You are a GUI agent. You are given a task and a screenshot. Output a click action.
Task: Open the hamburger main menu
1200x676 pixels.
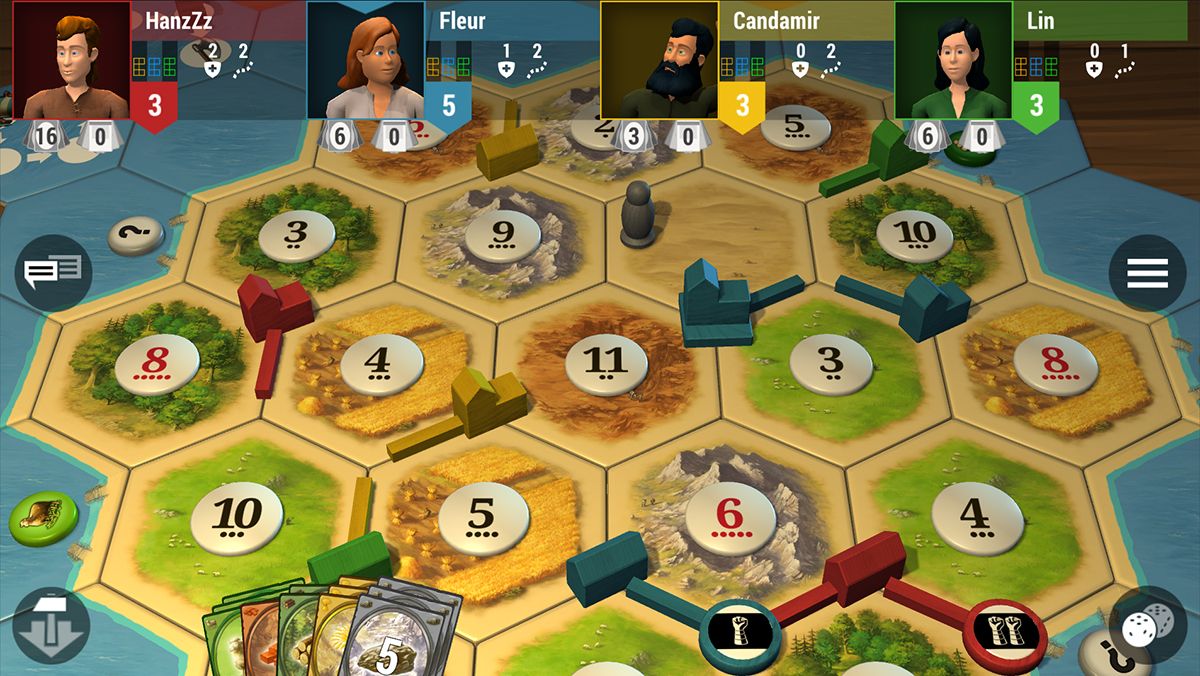pyautogui.click(x=1147, y=272)
